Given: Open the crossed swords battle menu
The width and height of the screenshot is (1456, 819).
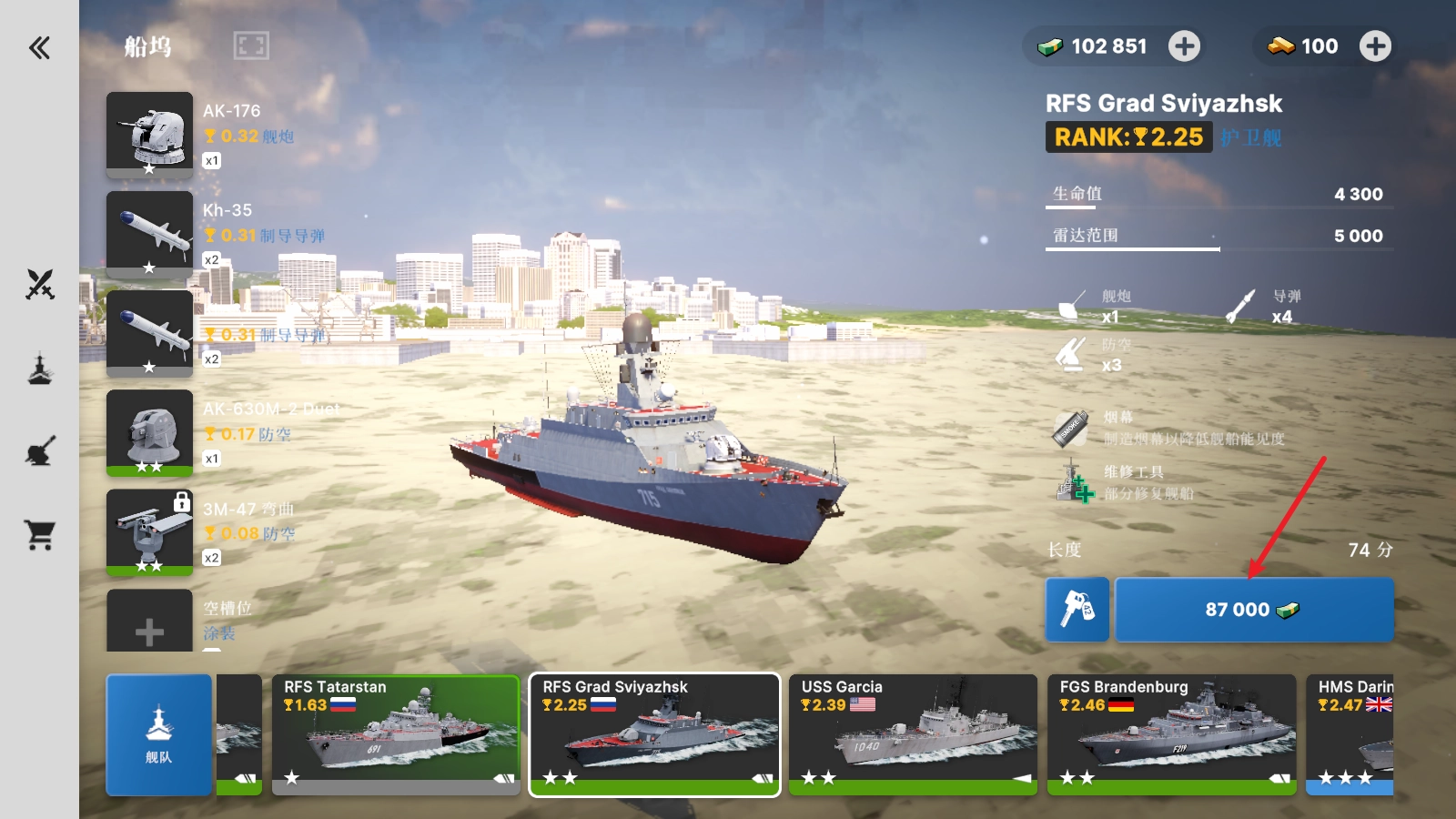Looking at the screenshot, I should [x=40, y=285].
